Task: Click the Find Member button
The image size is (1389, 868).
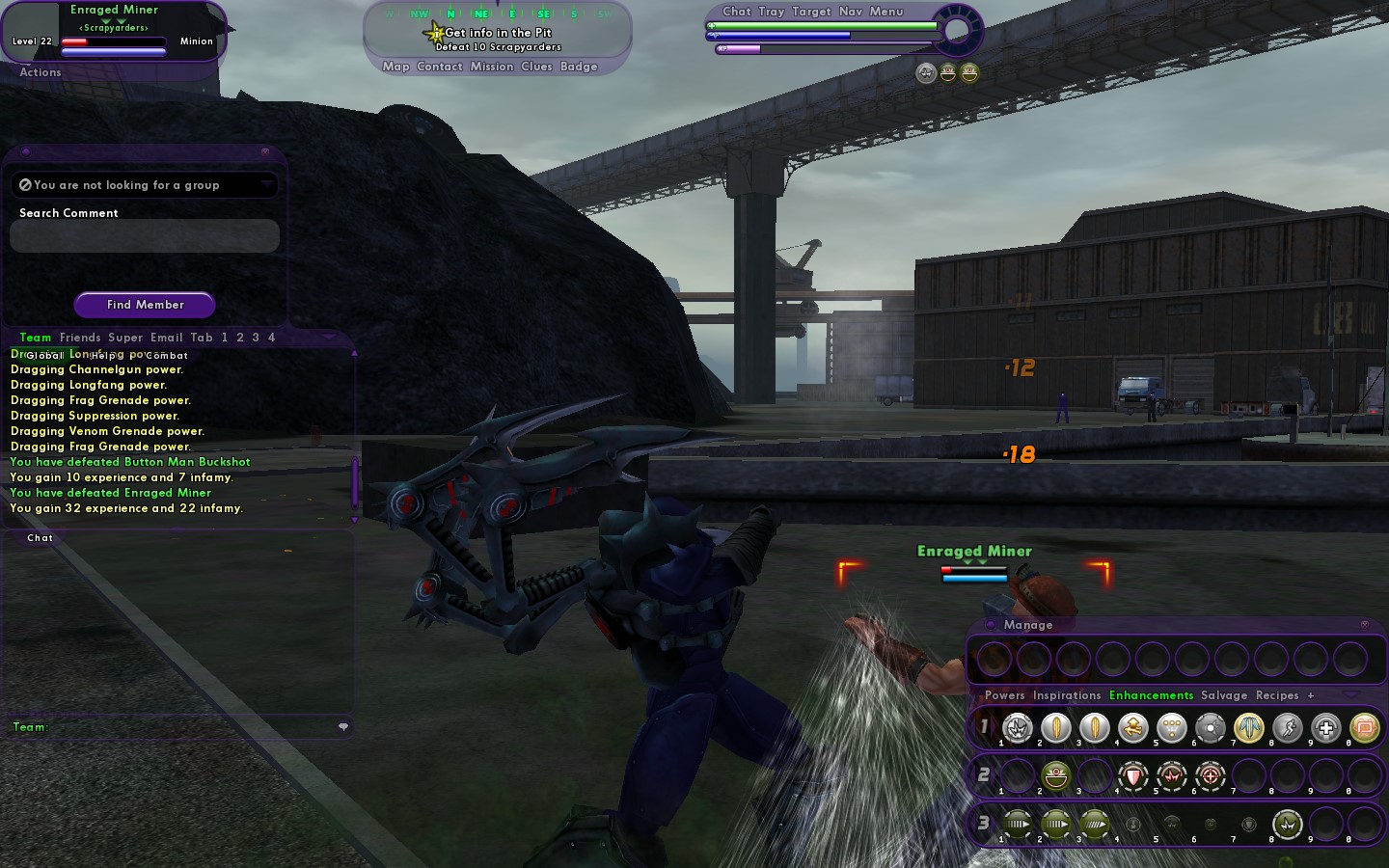Action: click(x=145, y=305)
